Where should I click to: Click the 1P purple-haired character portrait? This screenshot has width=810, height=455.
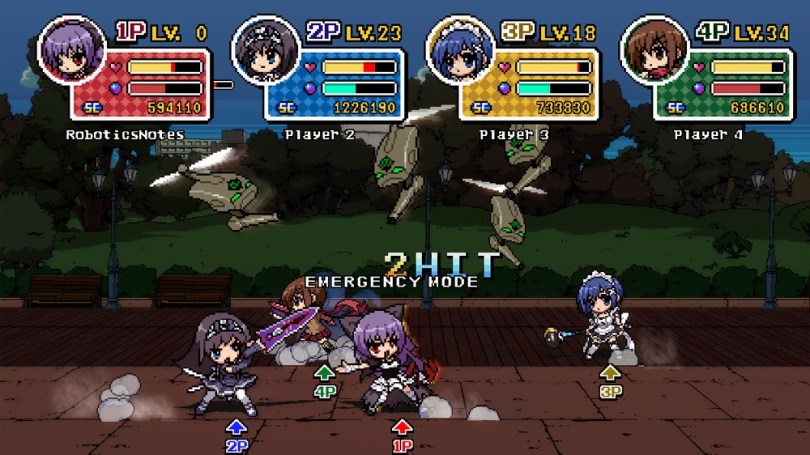72,50
